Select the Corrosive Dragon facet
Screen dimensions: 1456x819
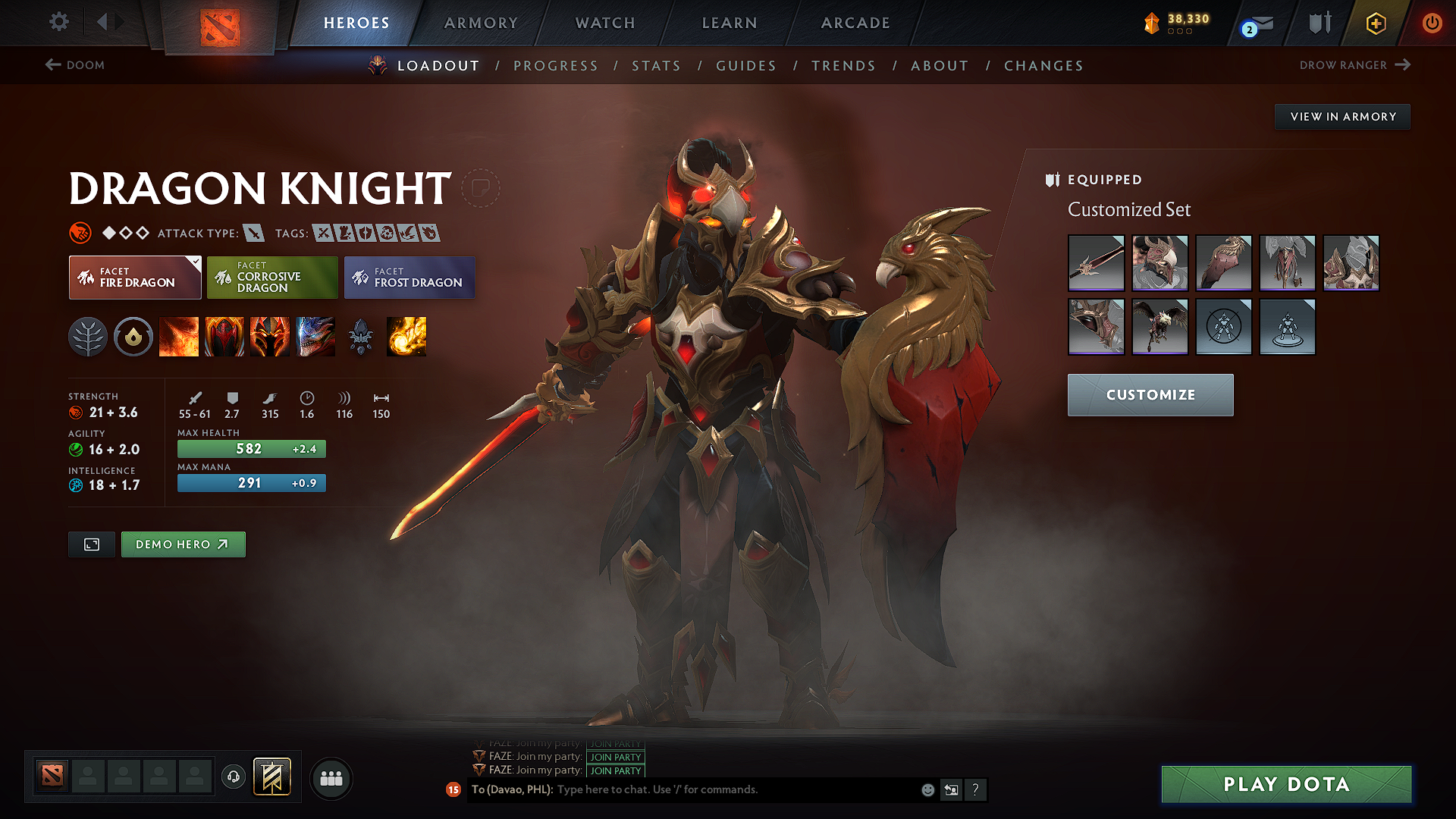pyautogui.click(x=271, y=277)
